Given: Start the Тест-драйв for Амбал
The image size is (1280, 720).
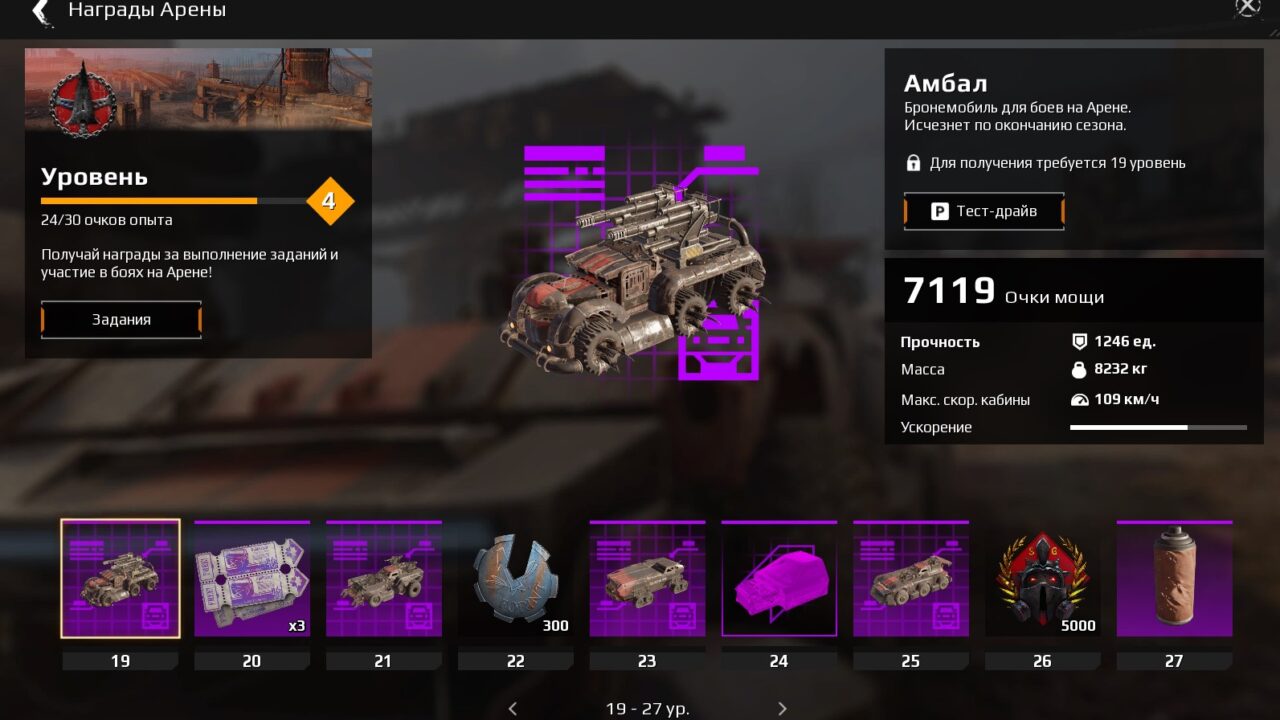Looking at the screenshot, I should [984, 211].
